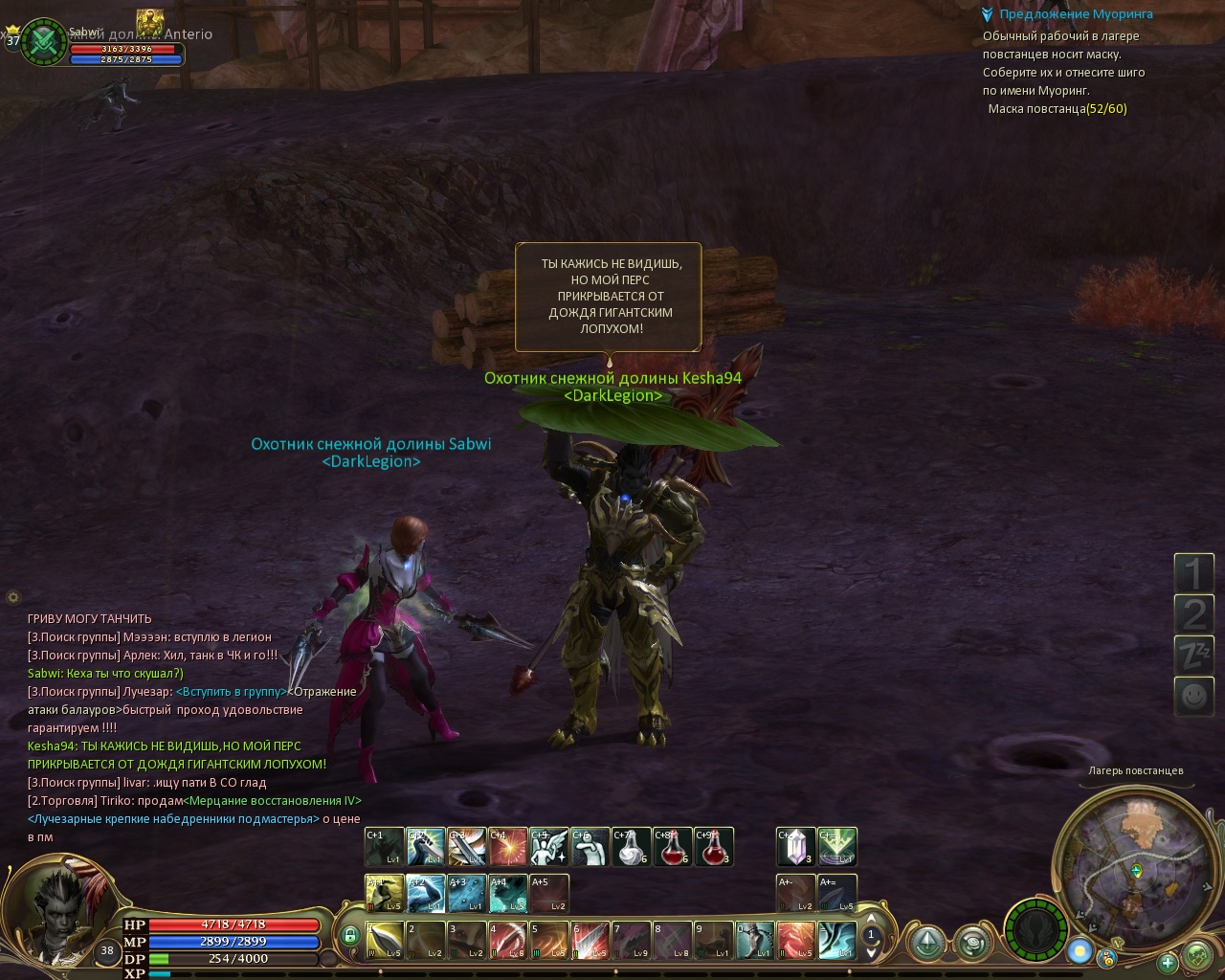Drink the red potion in slot C+8
The height and width of the screenshot is (980, 1225).
(x=673, y=846)
